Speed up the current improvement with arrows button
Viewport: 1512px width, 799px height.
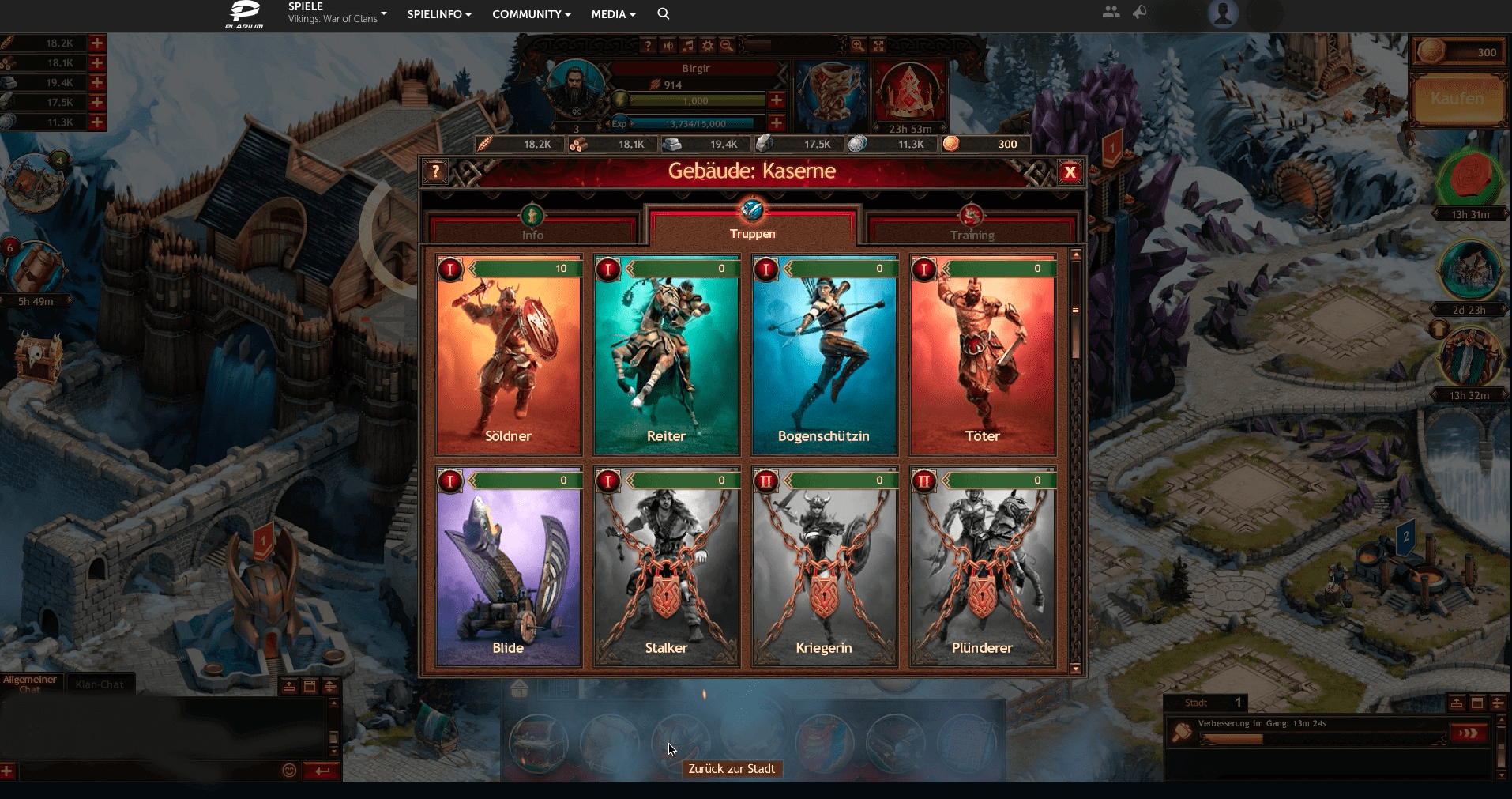1468,733
